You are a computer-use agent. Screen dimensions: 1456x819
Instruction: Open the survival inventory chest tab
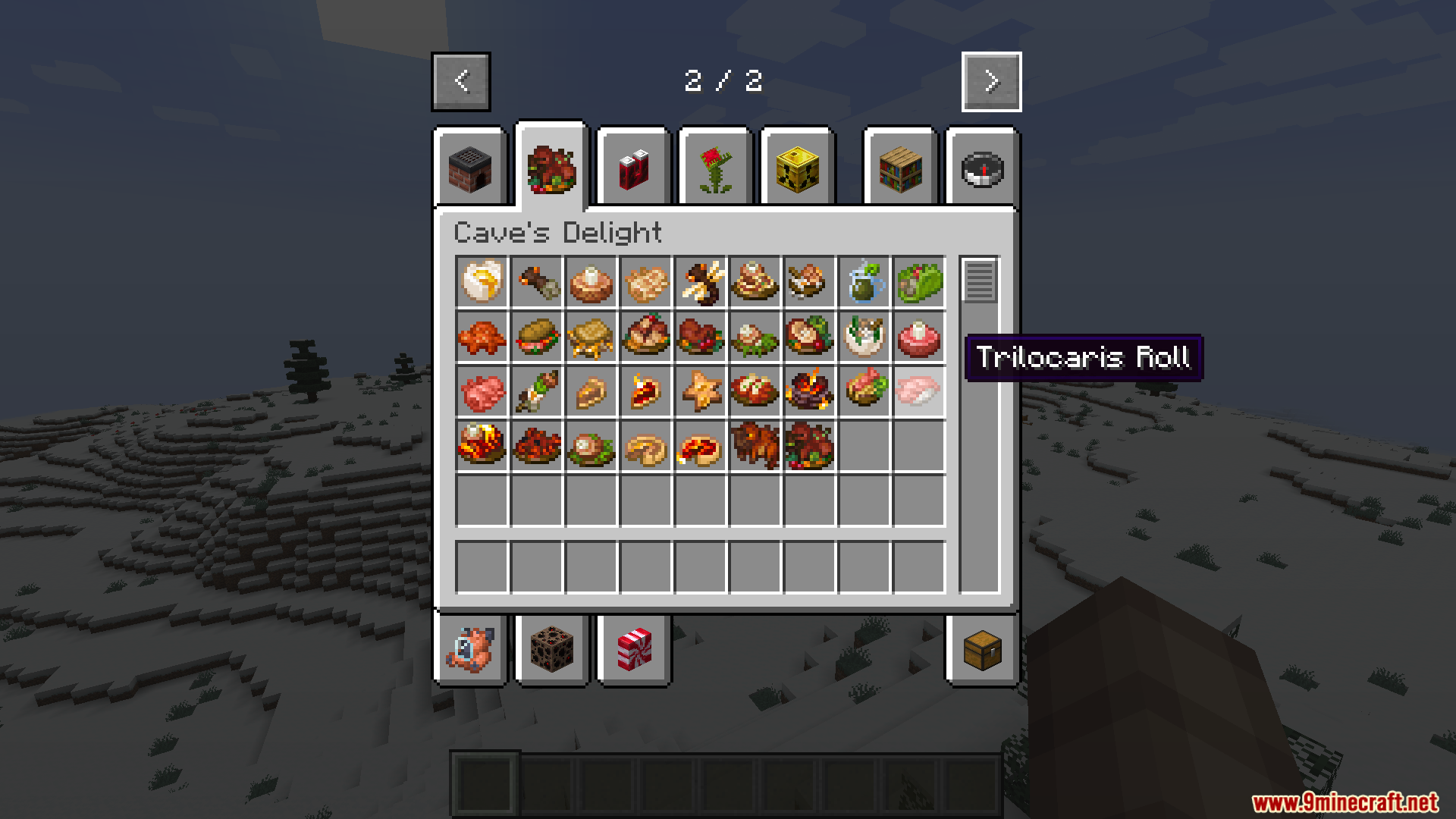pos(982,649)
